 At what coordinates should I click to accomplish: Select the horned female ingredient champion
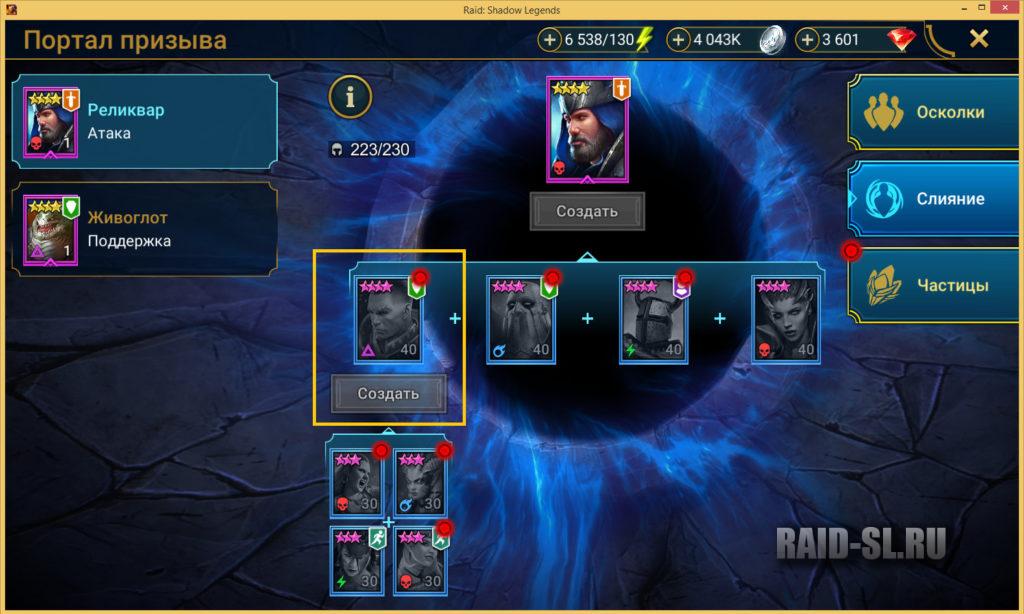coord(785,320)
